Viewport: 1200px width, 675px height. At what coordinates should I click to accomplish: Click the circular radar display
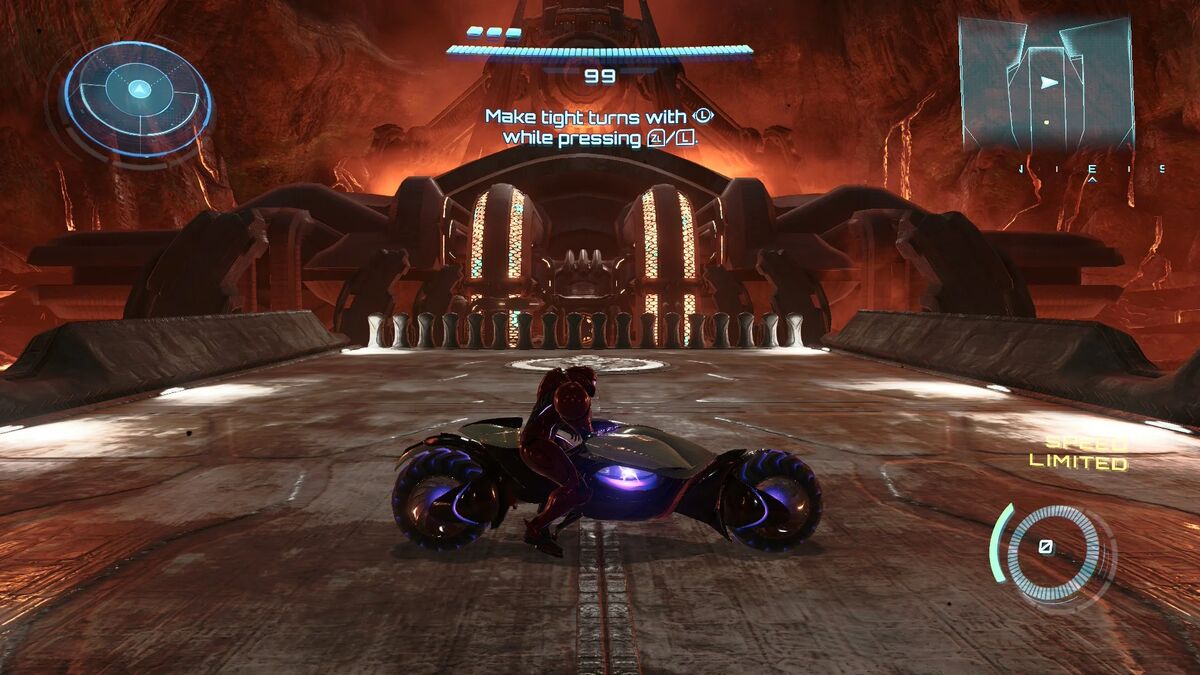pyautogui.click(x=138, y=99)
